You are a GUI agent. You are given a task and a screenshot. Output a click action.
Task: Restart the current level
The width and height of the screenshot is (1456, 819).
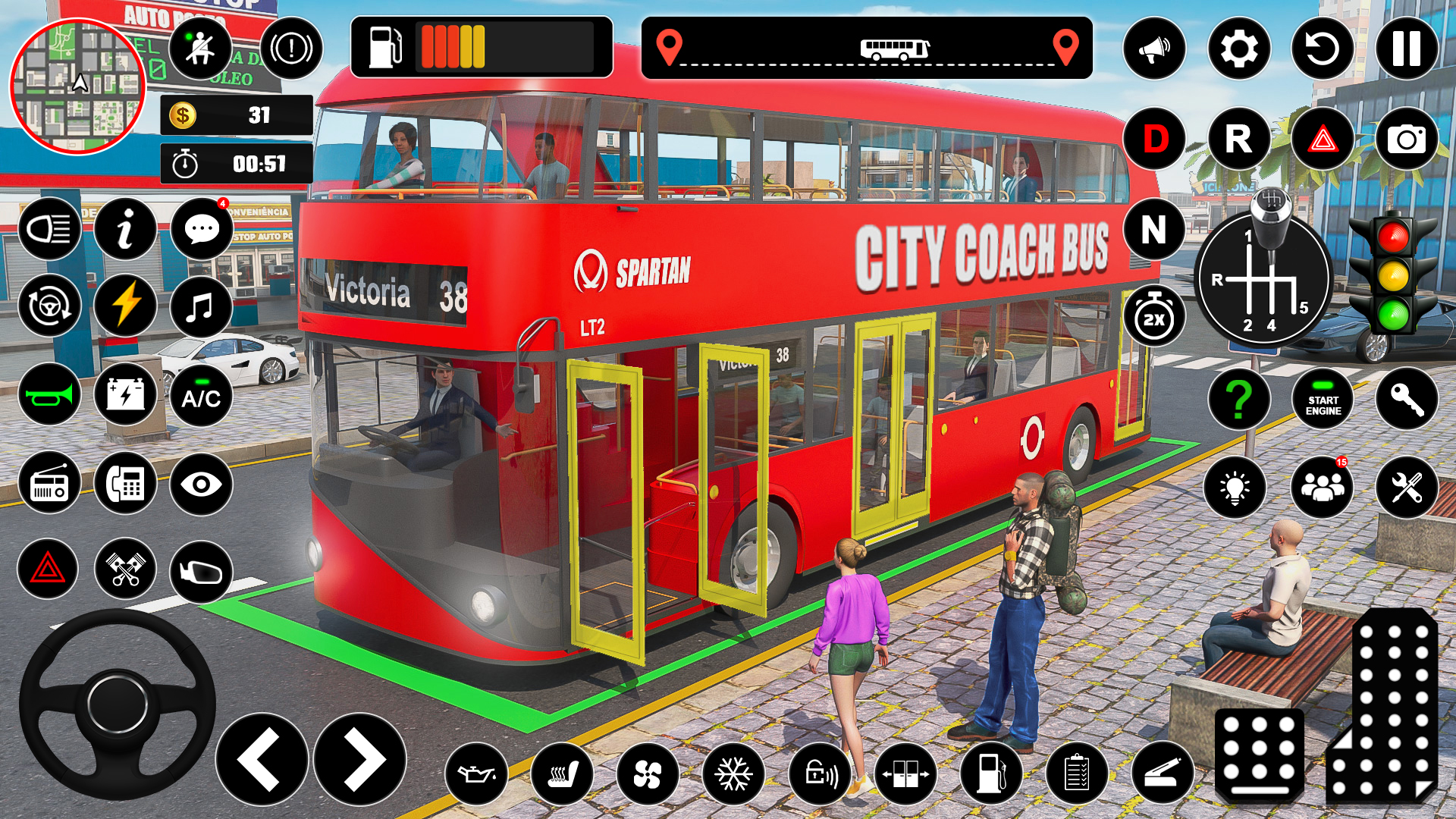[x=1323, y=49]
